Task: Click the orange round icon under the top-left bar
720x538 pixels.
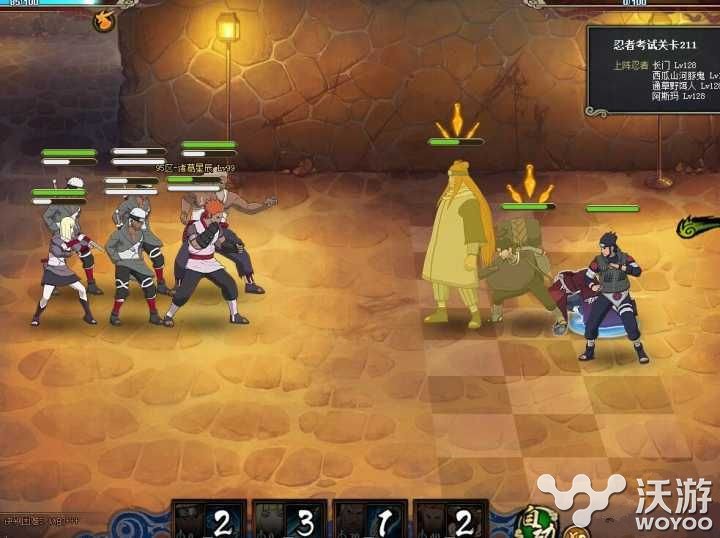Action: (x=104, y=21)
